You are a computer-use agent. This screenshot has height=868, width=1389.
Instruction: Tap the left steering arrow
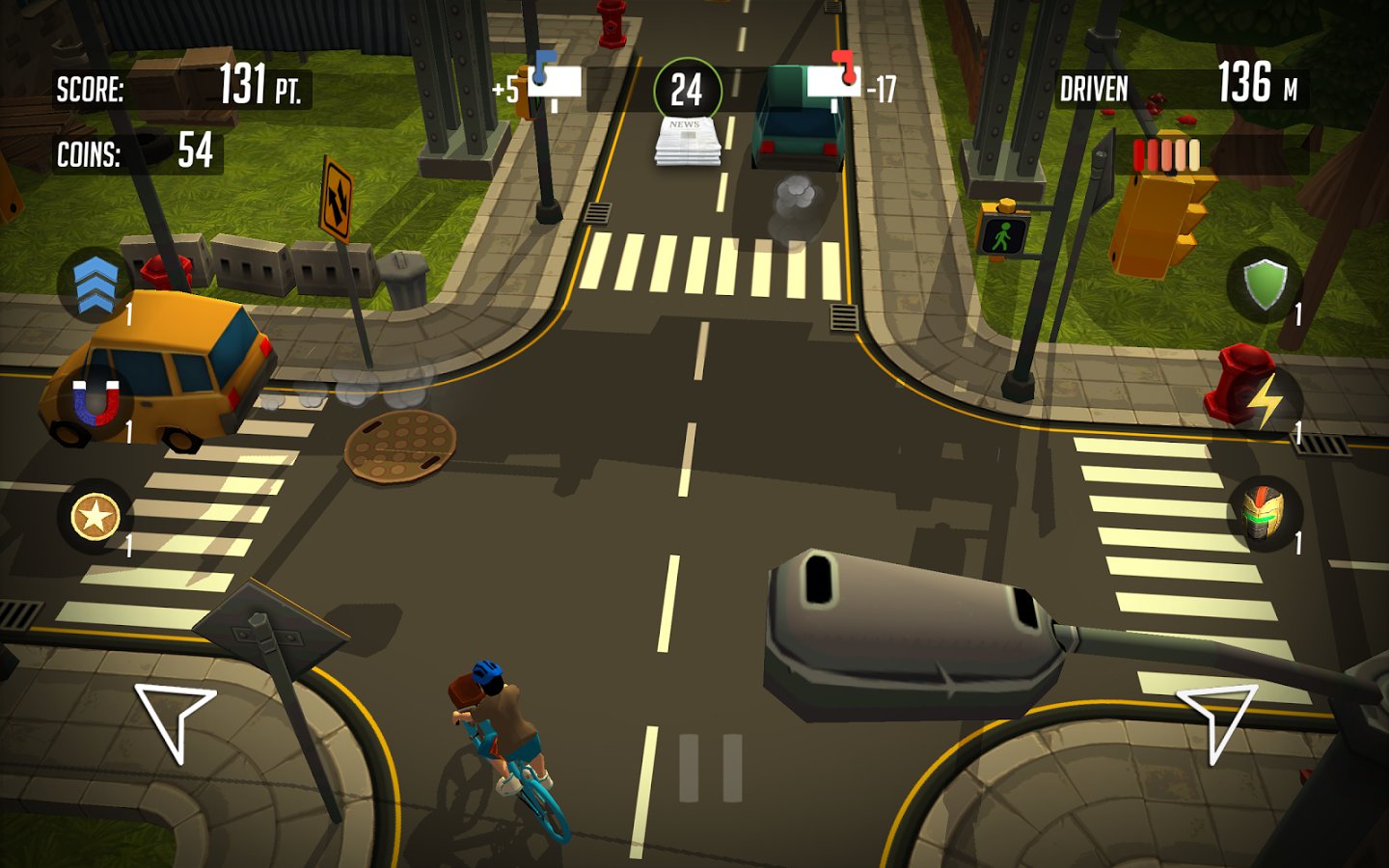tap(174, 719)
